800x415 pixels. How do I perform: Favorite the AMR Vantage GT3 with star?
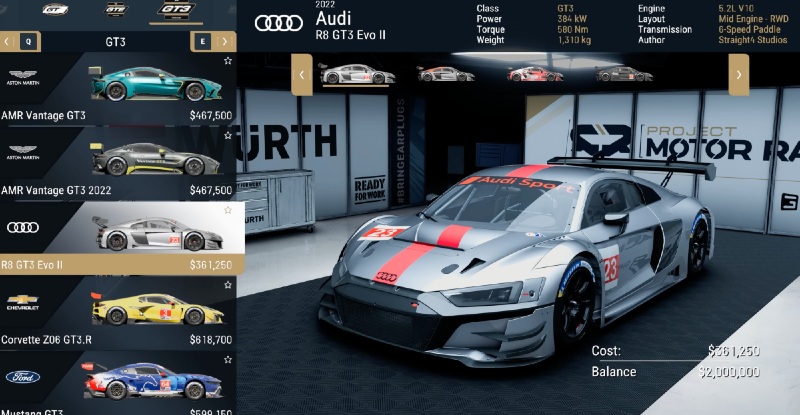point(228,61)
